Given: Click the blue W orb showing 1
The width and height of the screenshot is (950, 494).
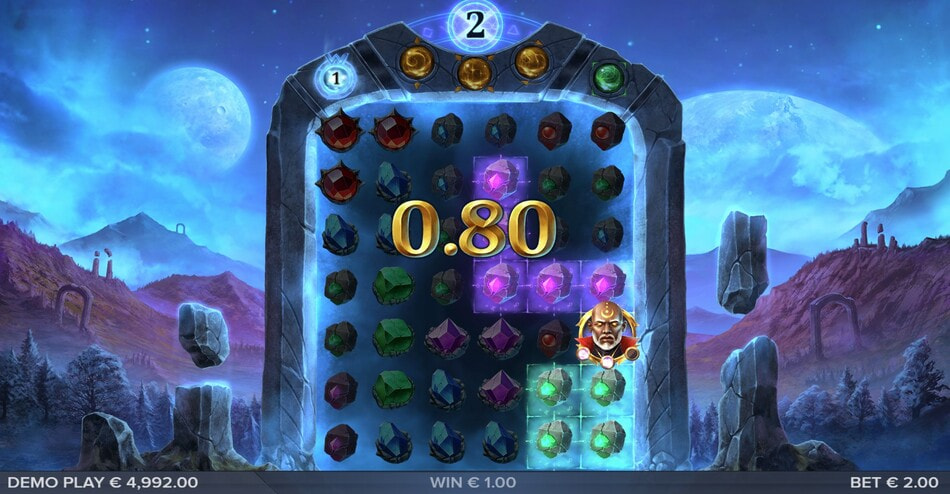Looking at the screenshot, I should (x=336, y=77).
